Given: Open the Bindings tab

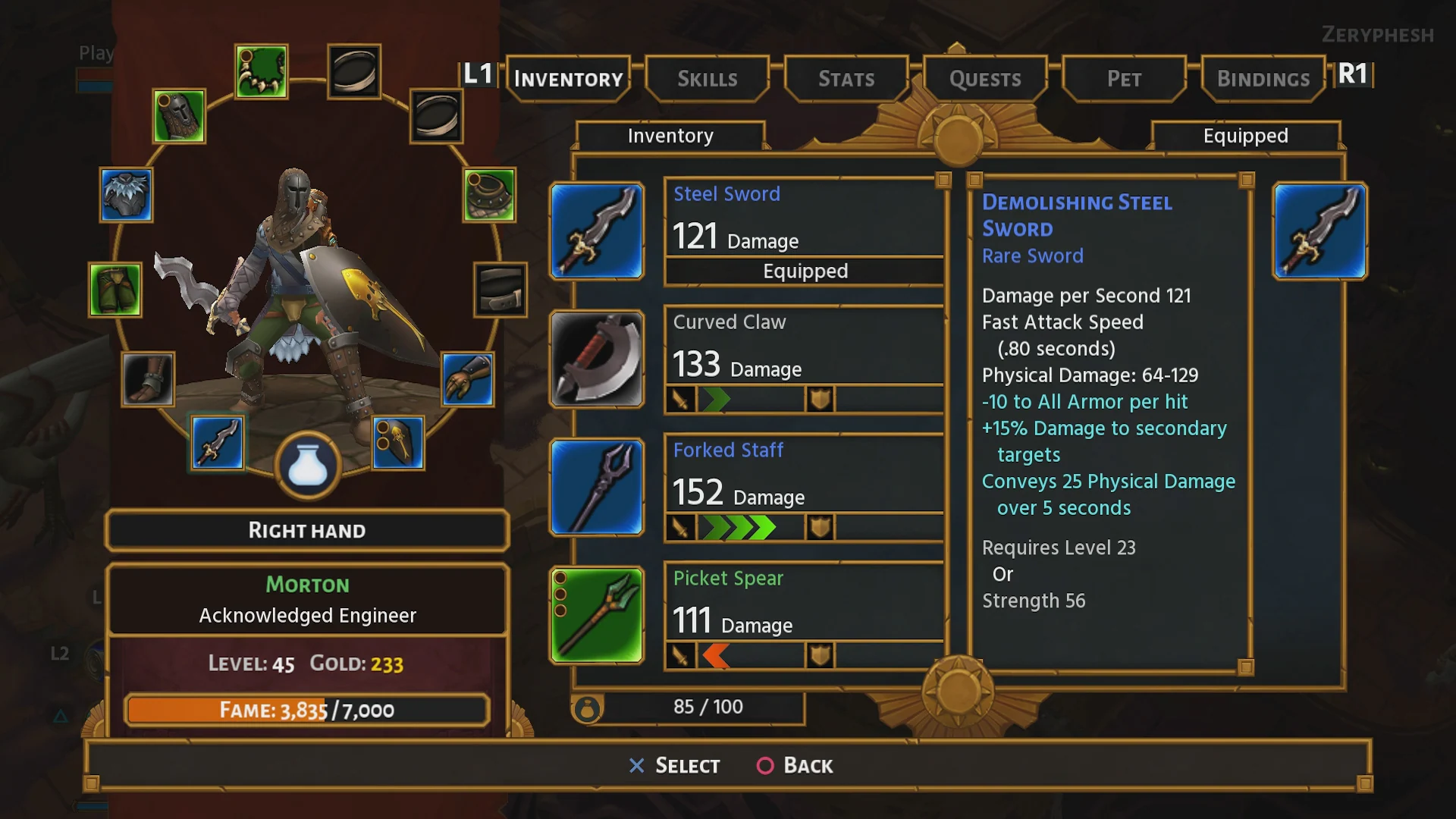Looking at the screenshot, I should (1263, 79).
